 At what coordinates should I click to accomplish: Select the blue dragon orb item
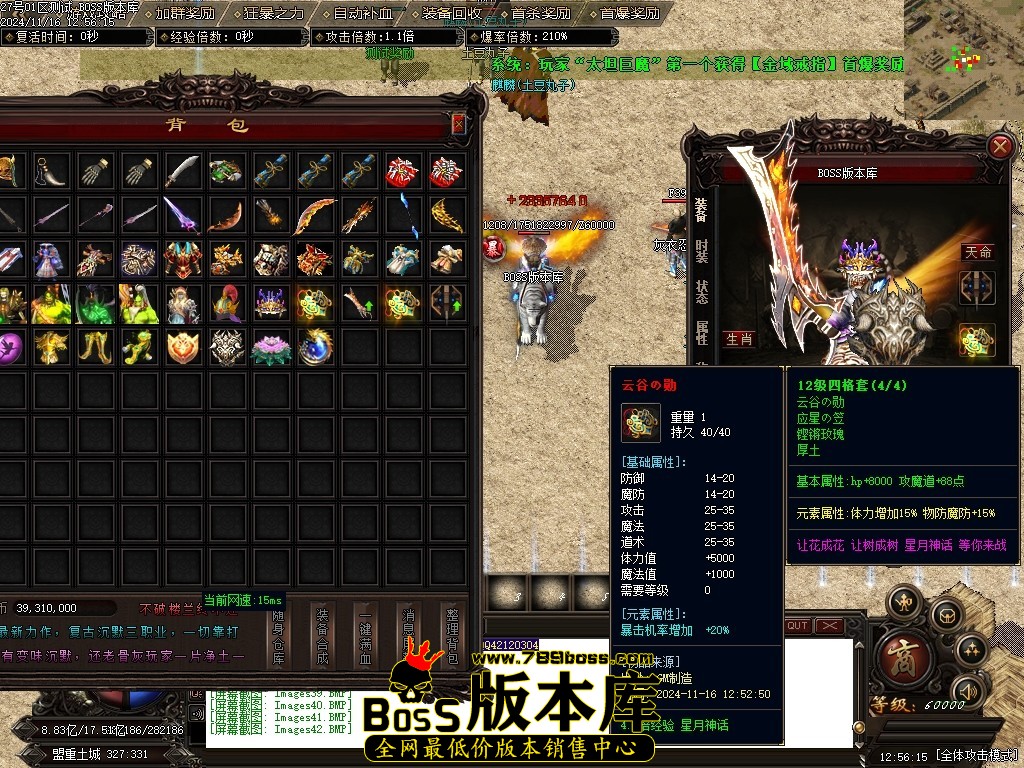(x=315, y=347)
